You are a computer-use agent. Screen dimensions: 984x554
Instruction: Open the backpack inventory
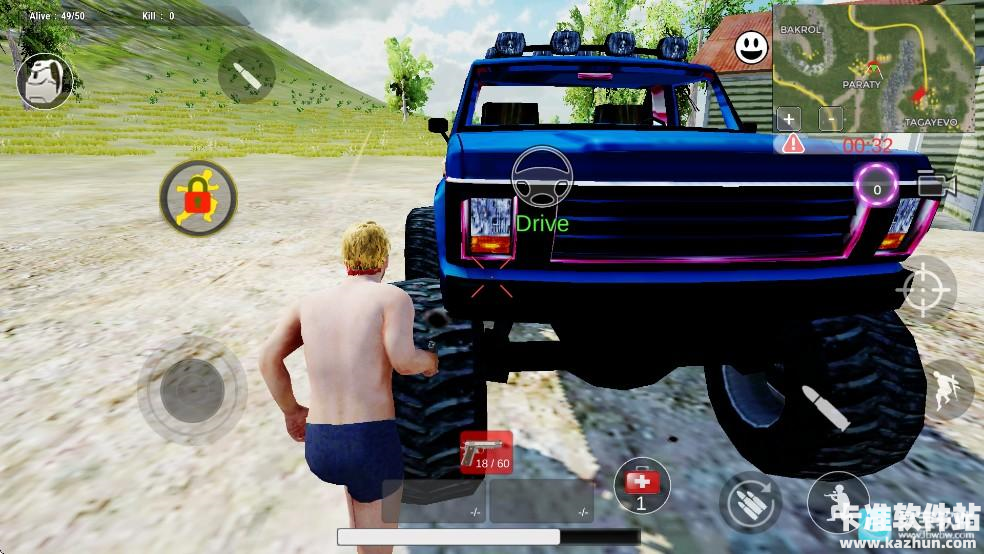(x=44, y=81)
